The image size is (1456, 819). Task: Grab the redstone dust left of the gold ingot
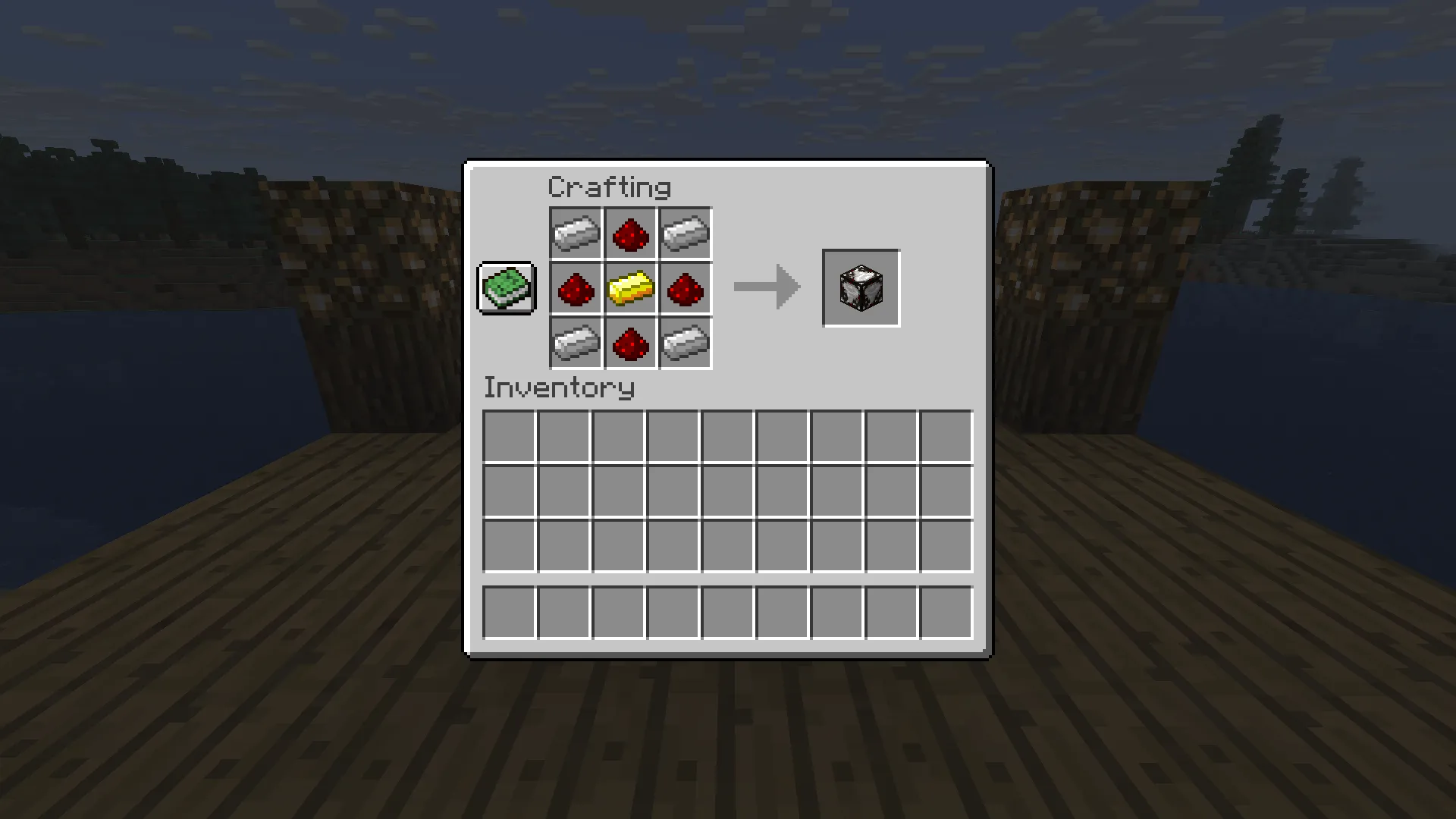tap(576, 289)
